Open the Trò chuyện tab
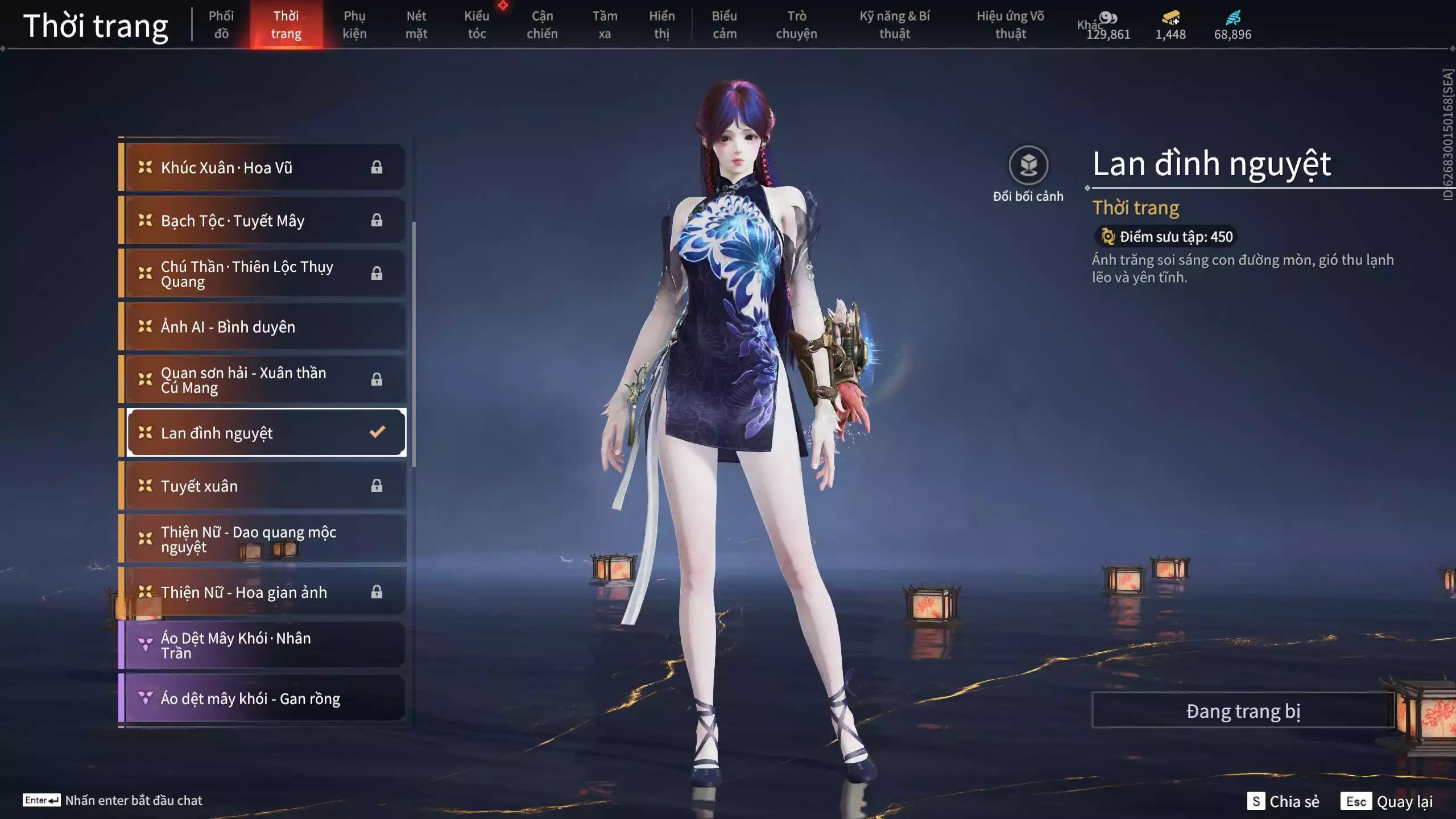The height and width of the screenshot is (819, 1456). [x=796, y=25]
